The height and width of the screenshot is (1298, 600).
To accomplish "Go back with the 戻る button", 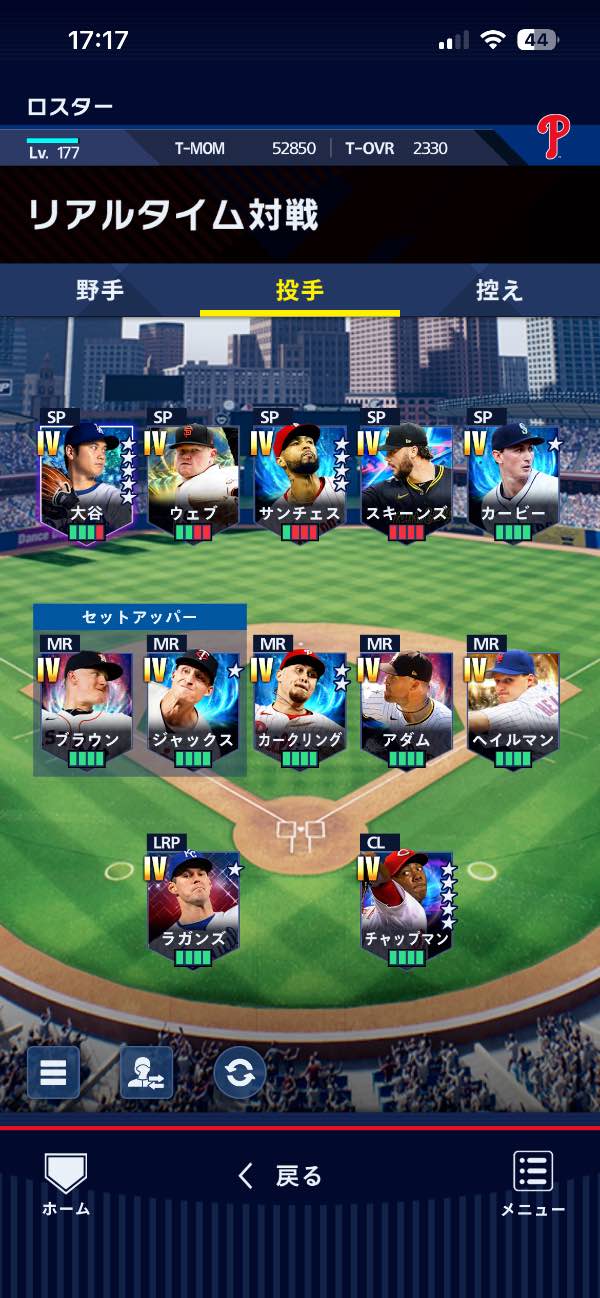I will click(x=281, y=1176).
